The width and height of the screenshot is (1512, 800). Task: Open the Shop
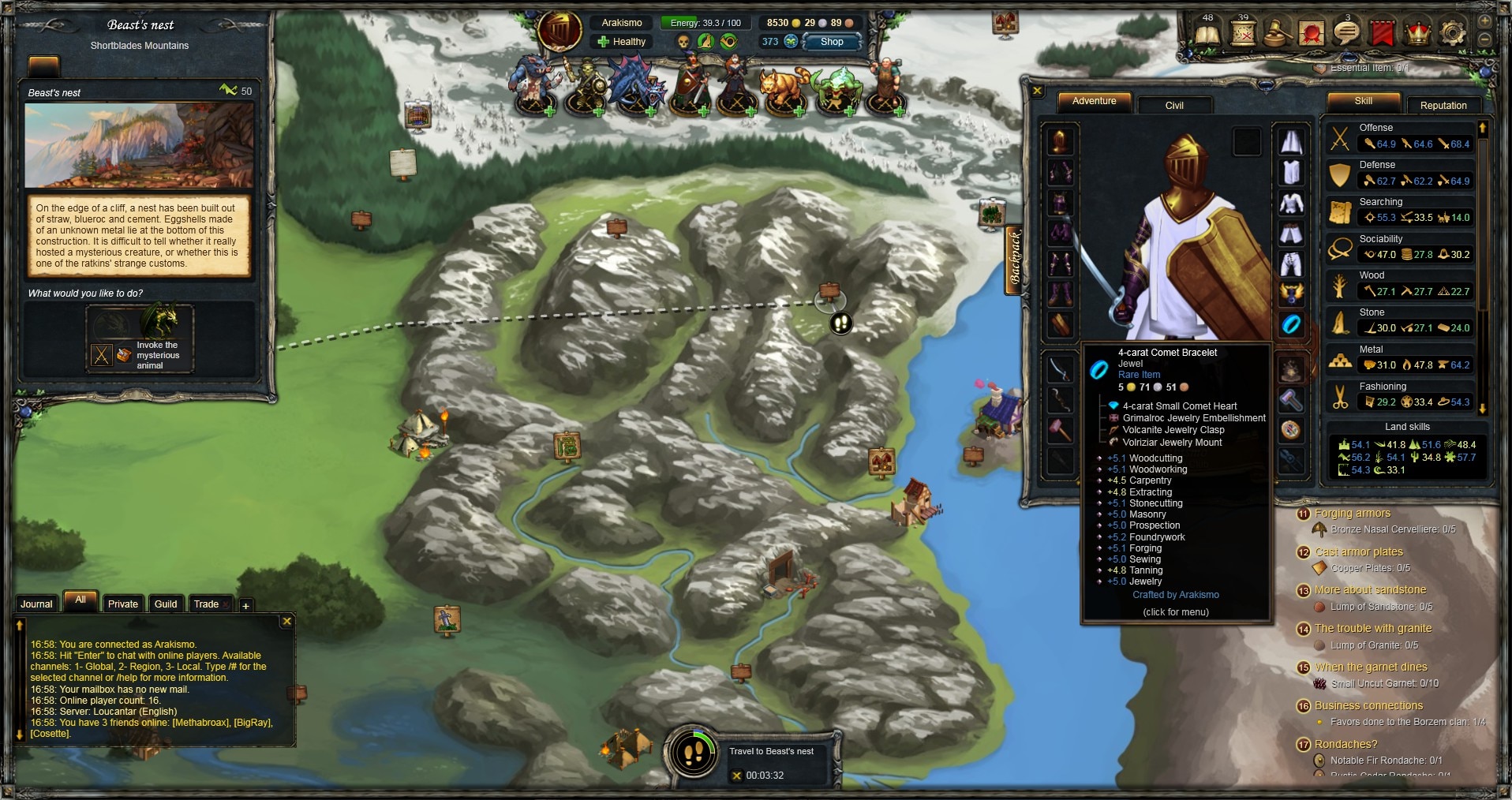832,42
